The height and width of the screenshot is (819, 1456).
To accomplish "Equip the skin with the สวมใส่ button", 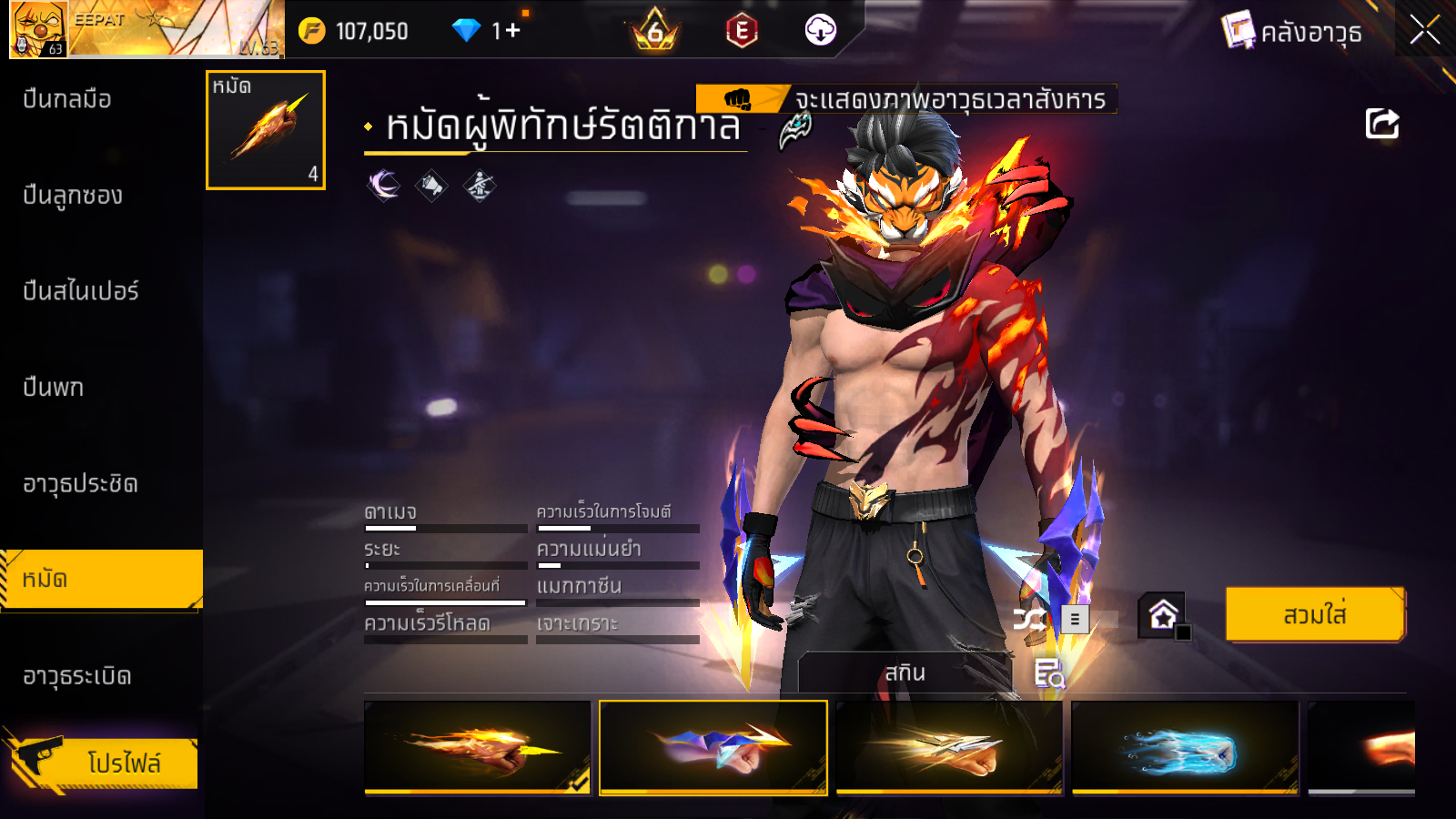I will click(x=1314, y=615).
